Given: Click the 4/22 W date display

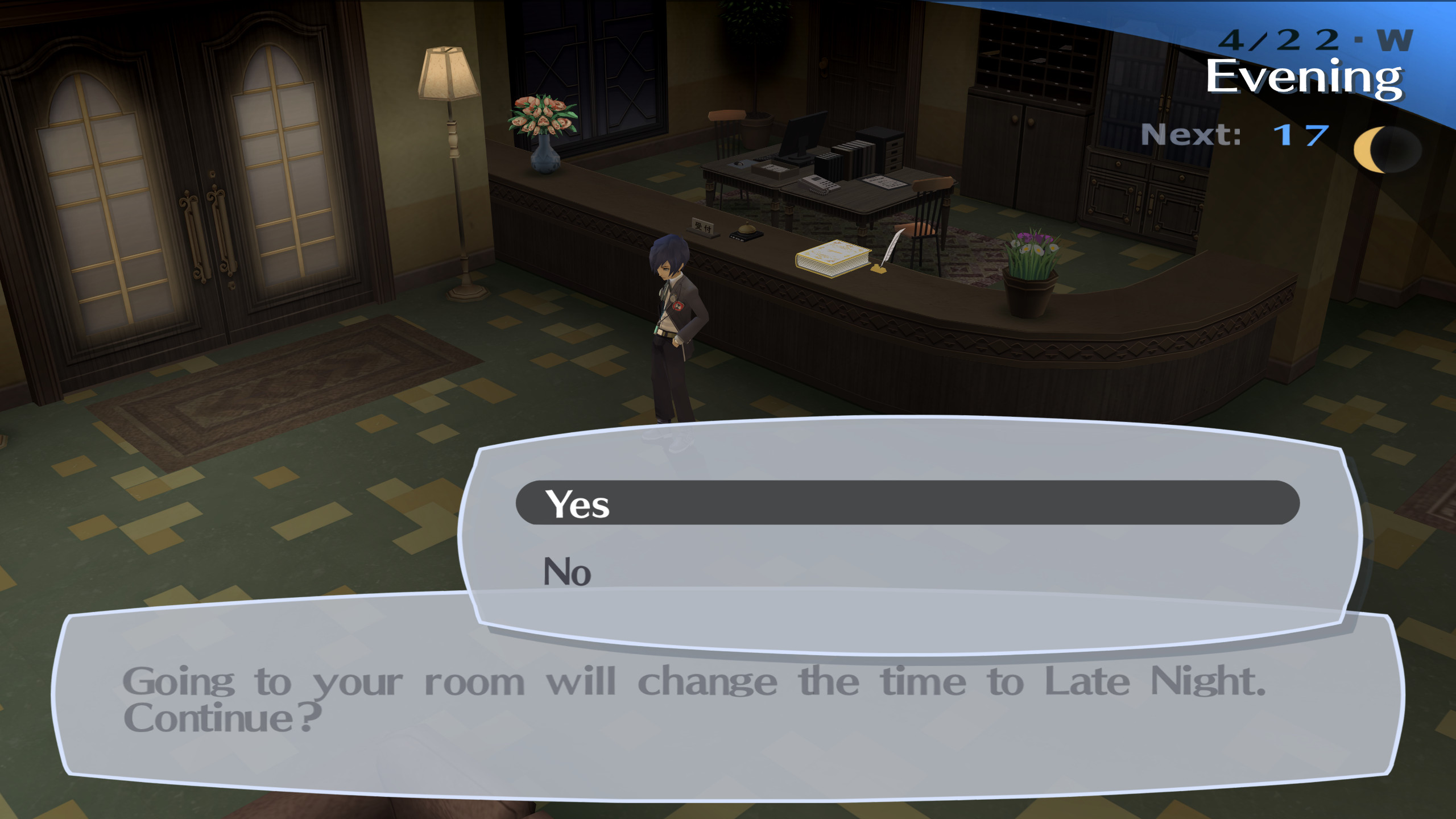Looking at the screenshot, I should tap(1302, 40).
